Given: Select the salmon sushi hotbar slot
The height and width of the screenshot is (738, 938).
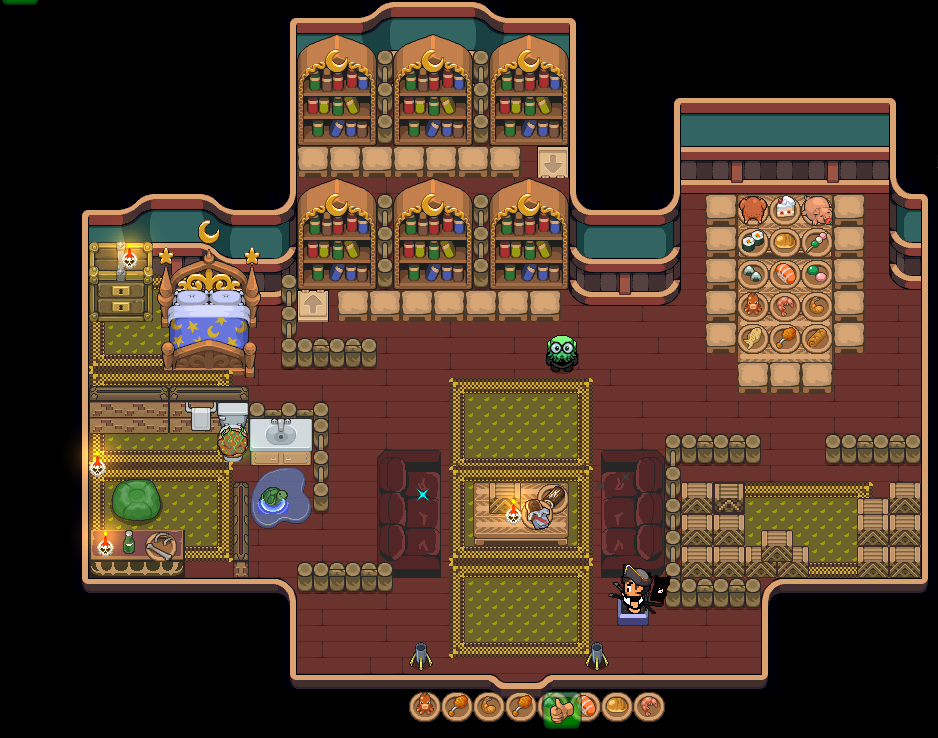Looking at the screenshot, I should click(588, 707).
